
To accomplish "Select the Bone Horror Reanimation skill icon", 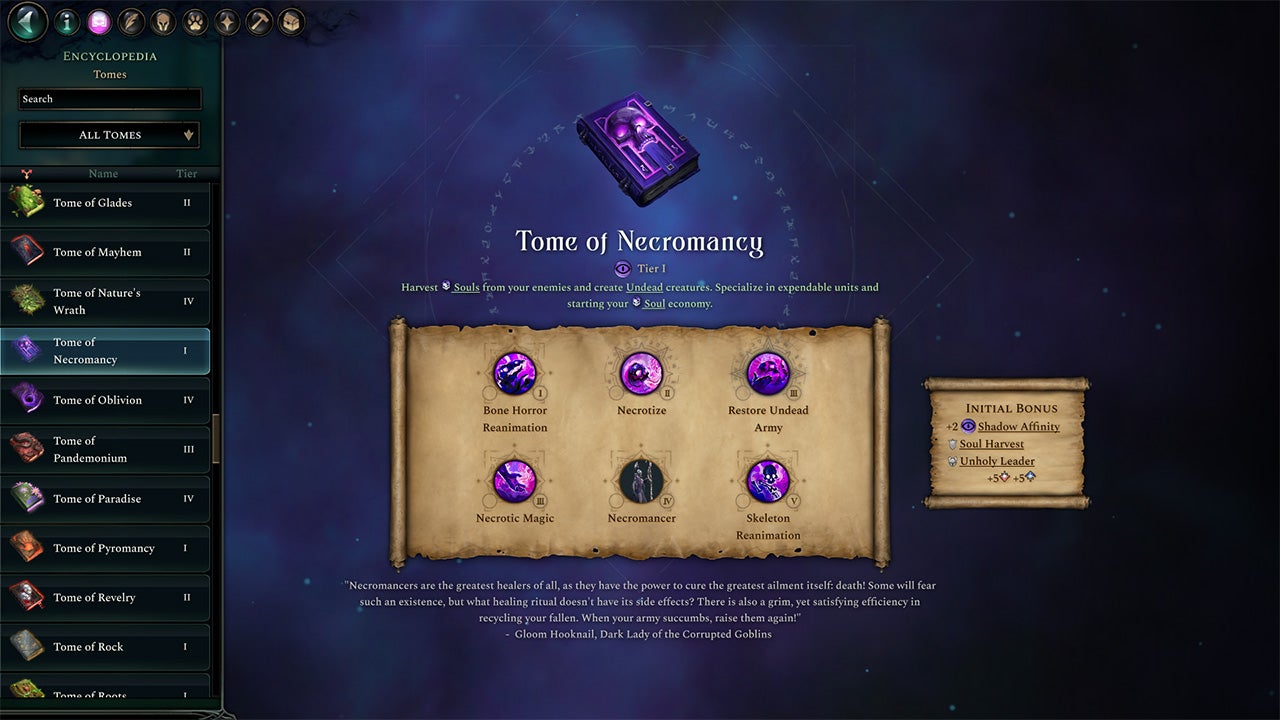I will click(515, 372).
